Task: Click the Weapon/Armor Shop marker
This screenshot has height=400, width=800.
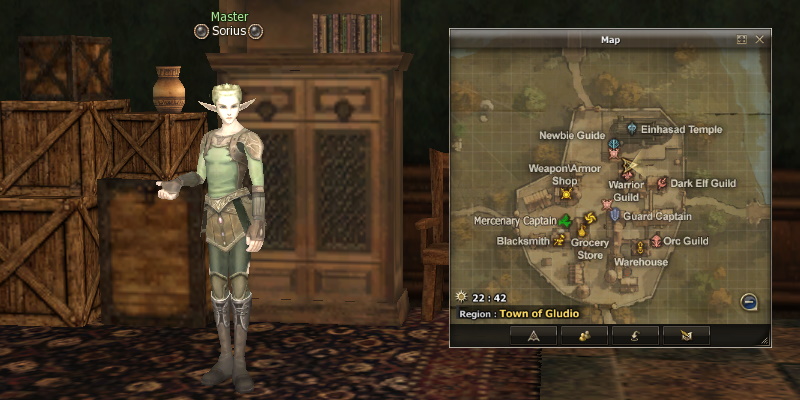Action: 566,194
